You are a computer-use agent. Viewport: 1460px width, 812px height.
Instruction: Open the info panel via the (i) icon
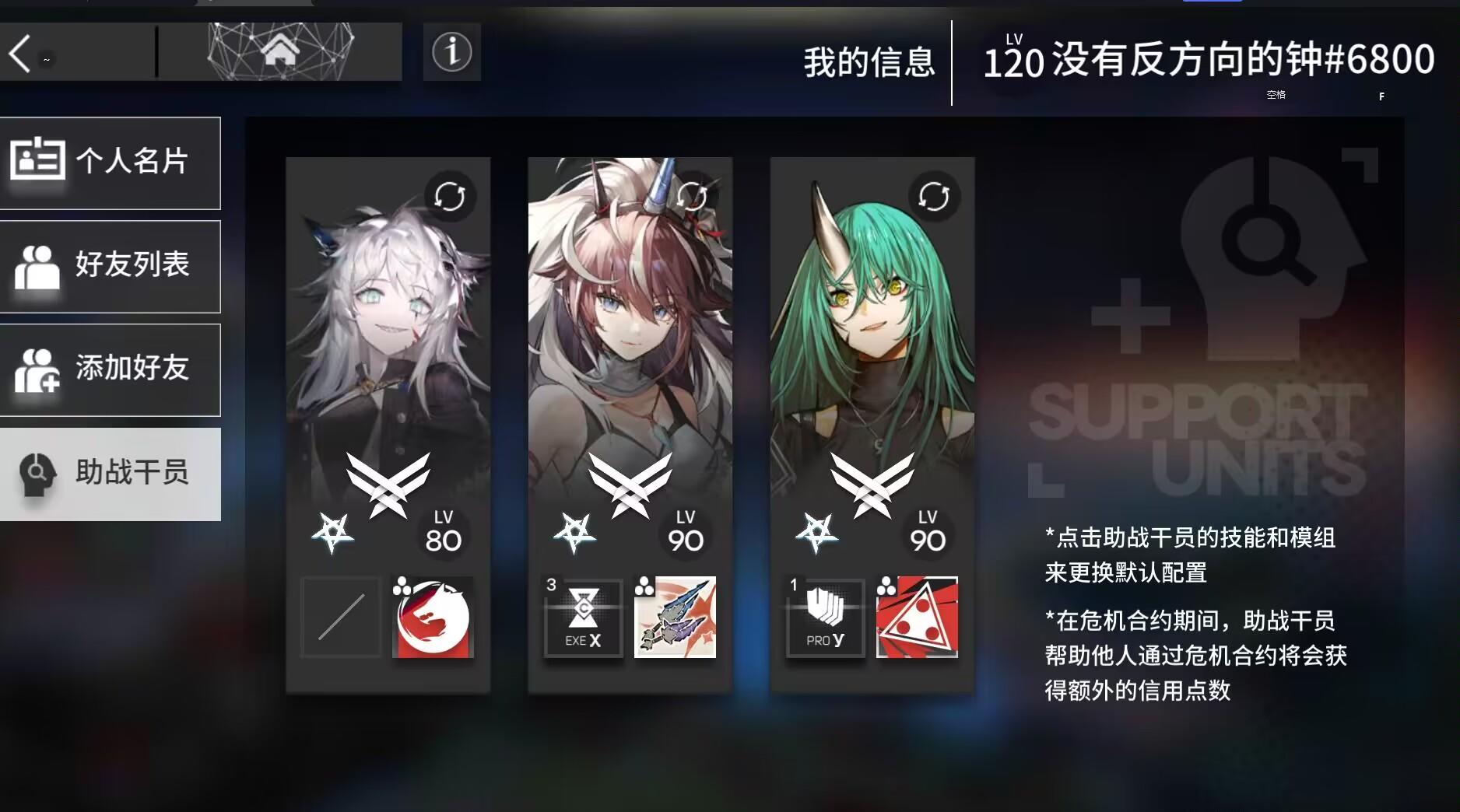tap(450, 53)
